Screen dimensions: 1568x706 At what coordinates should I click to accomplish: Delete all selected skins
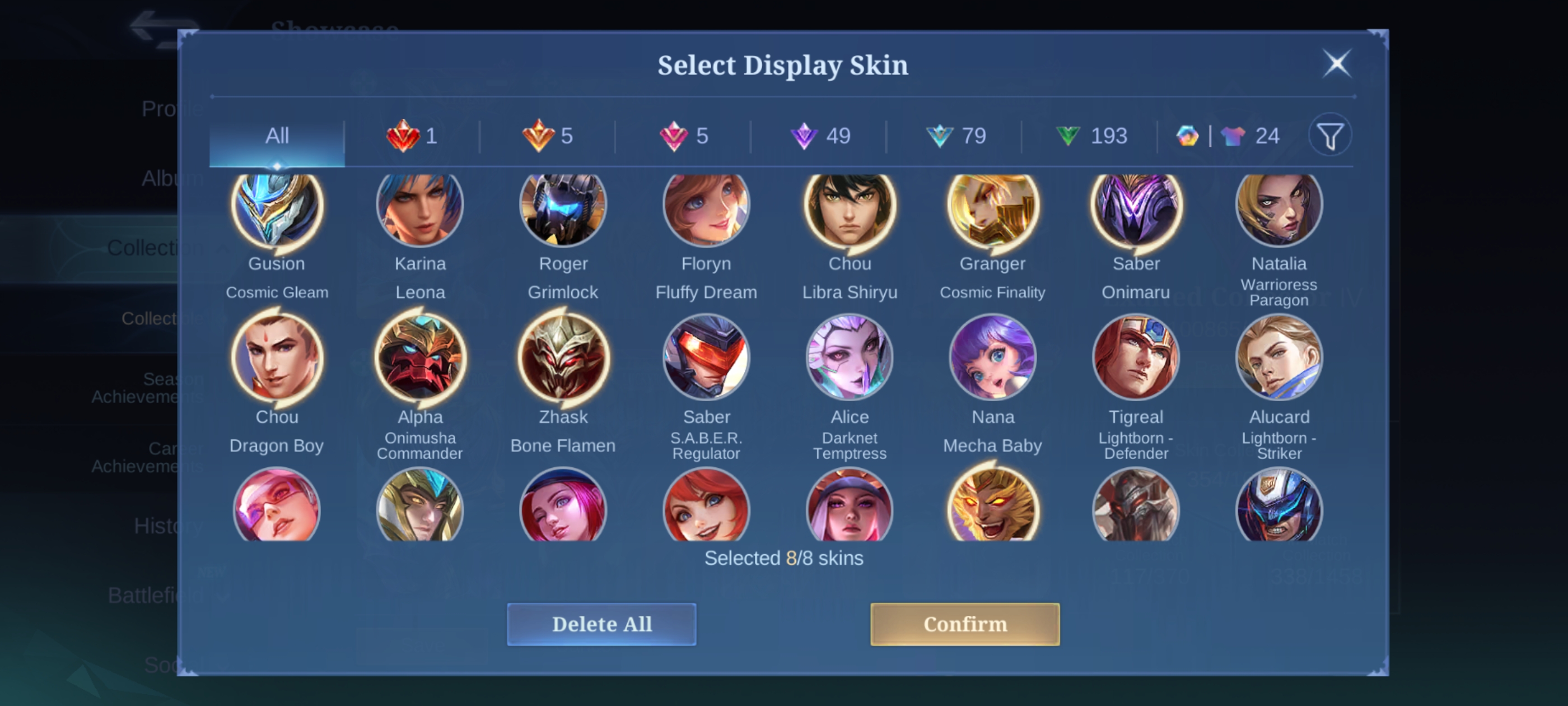click(x=601, y=624)
